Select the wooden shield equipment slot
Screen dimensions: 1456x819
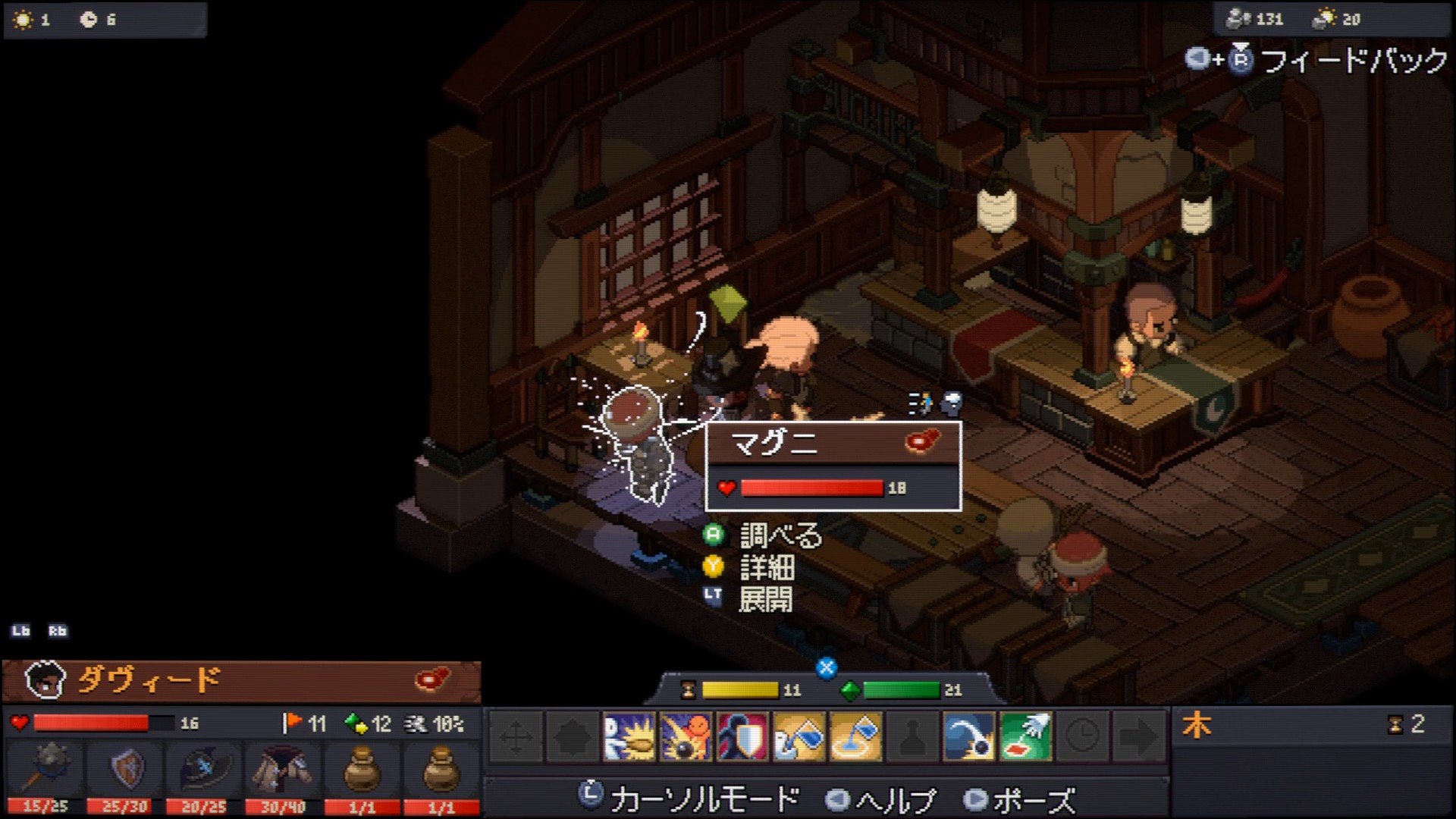[124, 770]
